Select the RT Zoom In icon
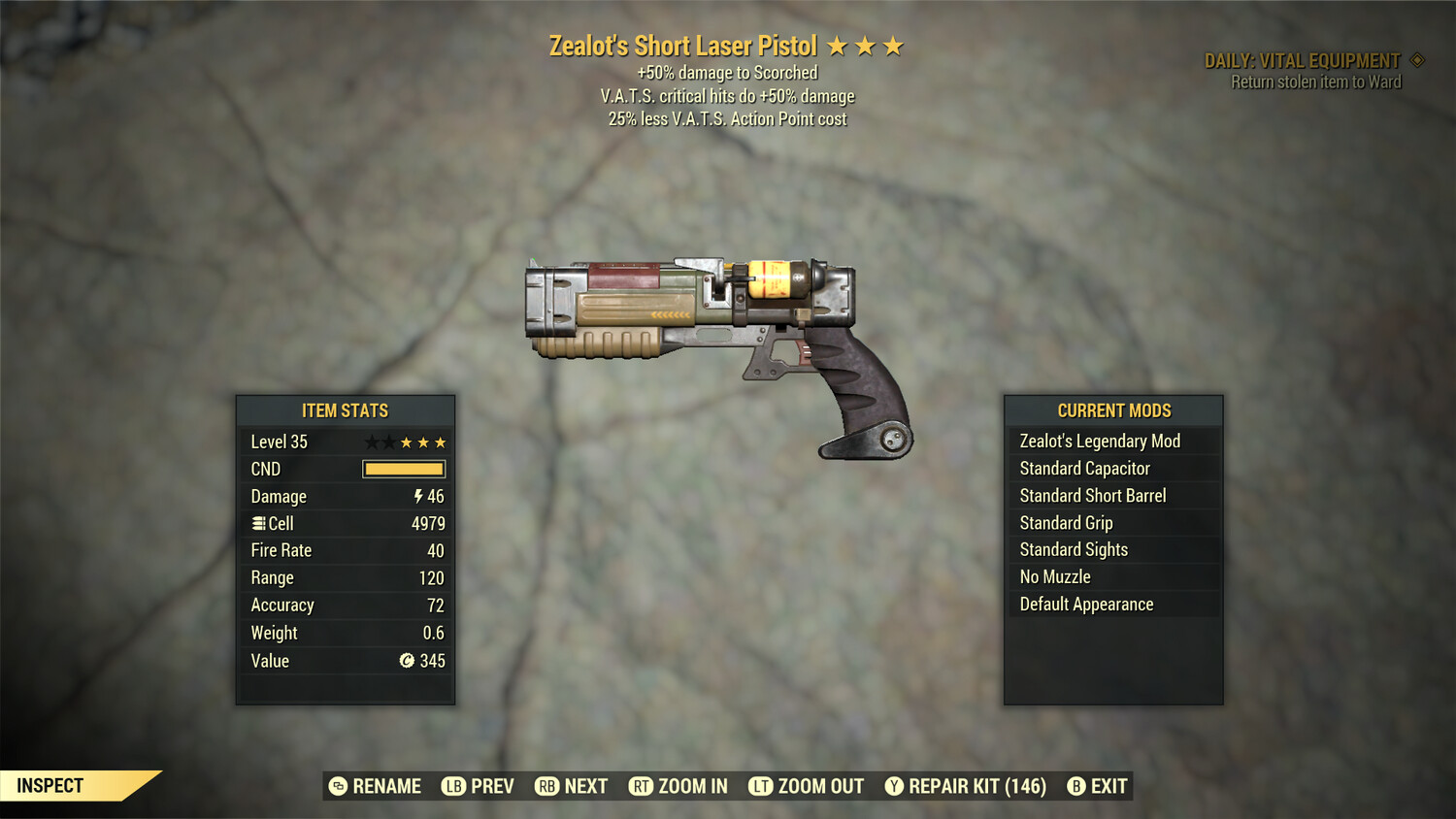The image size is (1456, 819). (x=642, y=786)
